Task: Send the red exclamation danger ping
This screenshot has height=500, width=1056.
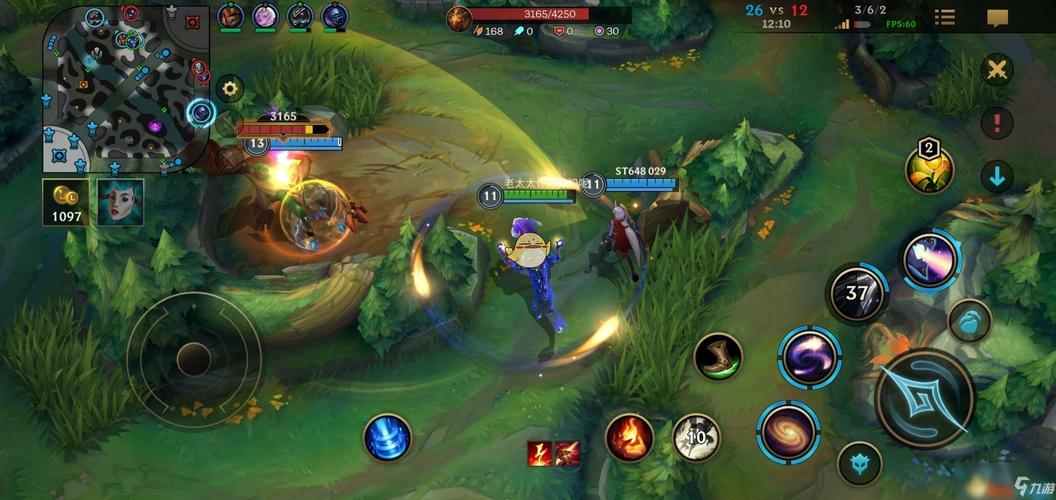Action: point(996,123)
